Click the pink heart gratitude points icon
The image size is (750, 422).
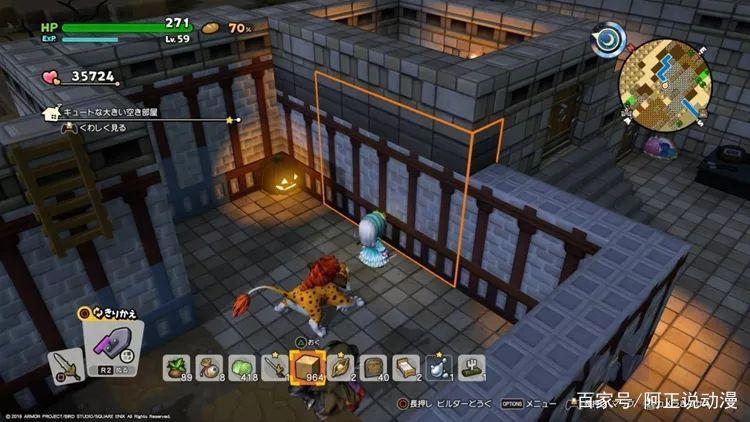[50, 76]
